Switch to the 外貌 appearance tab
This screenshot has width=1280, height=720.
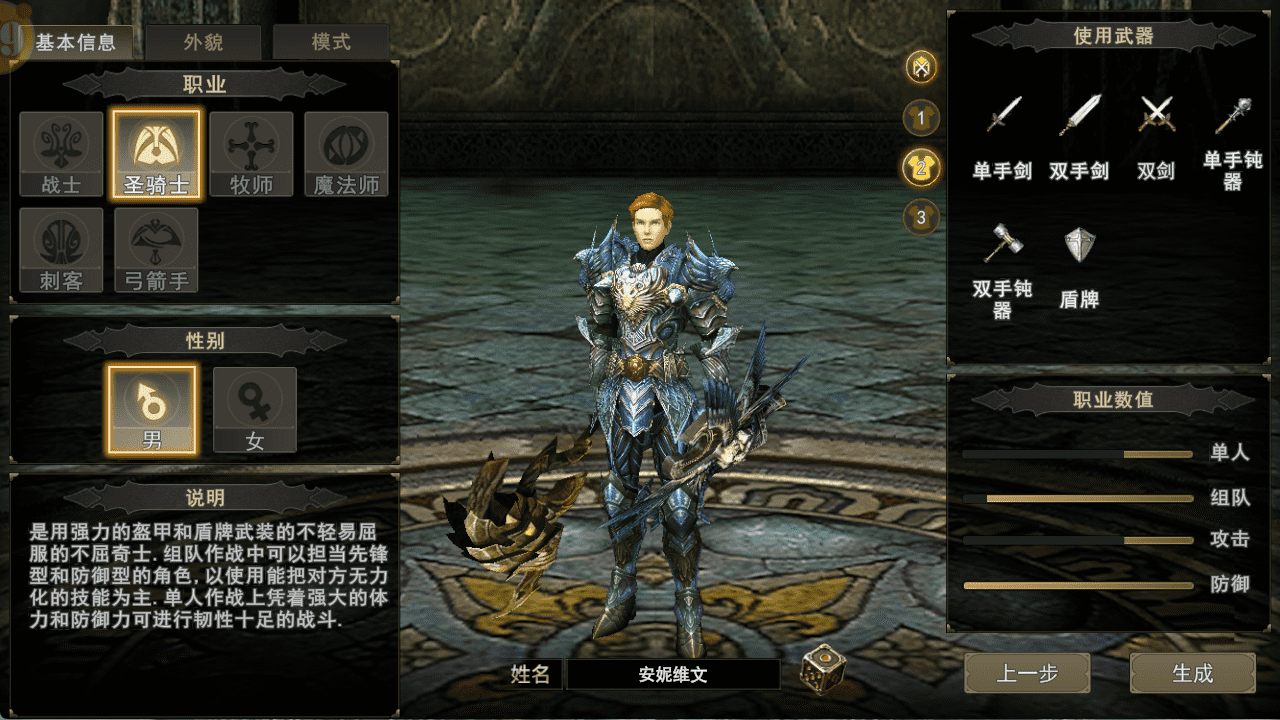tap(203, 43)
